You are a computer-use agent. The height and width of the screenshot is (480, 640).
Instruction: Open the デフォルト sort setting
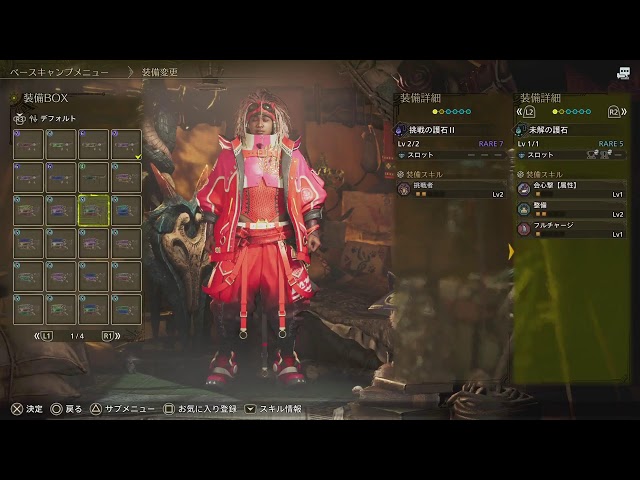[x=58, y=118]
